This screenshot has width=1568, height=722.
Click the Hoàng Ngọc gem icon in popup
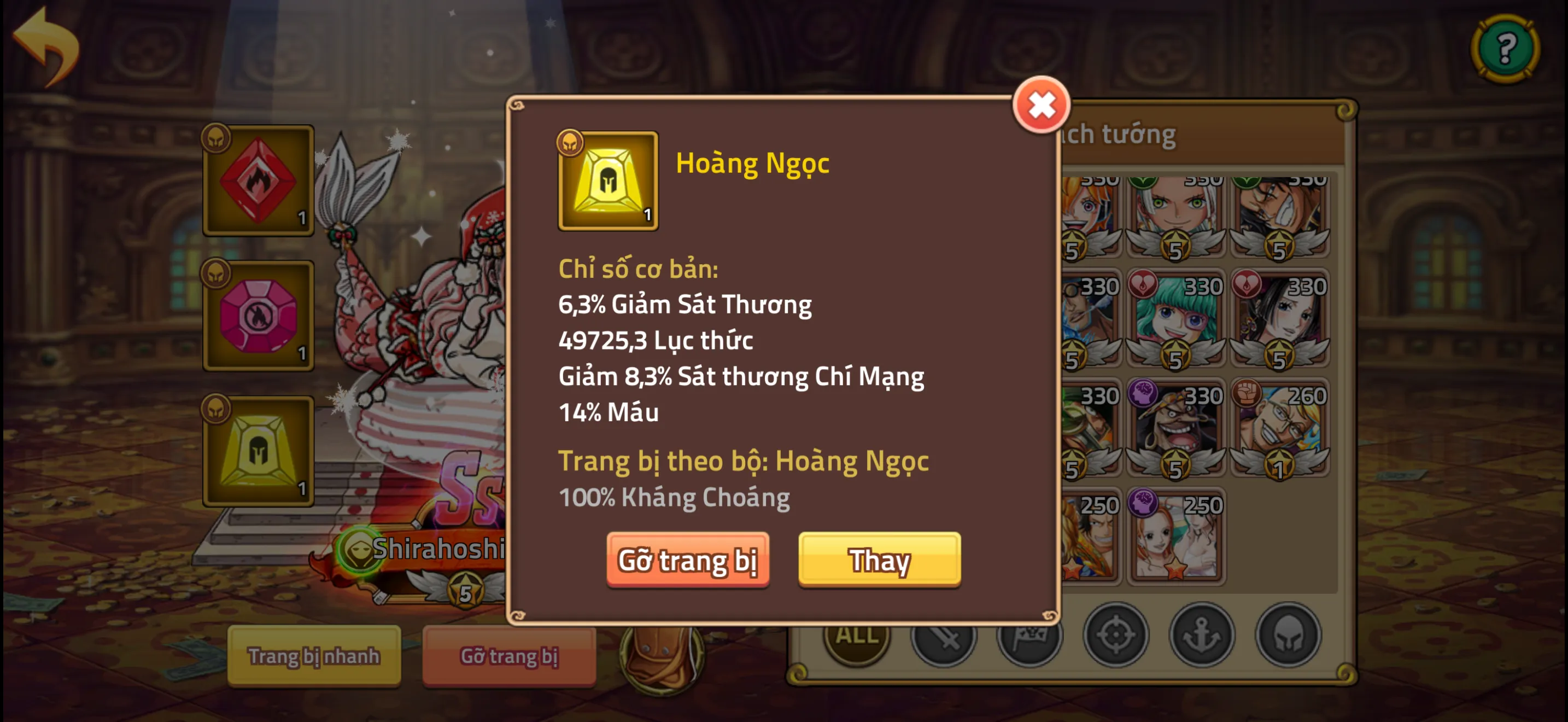click(607, 181)
